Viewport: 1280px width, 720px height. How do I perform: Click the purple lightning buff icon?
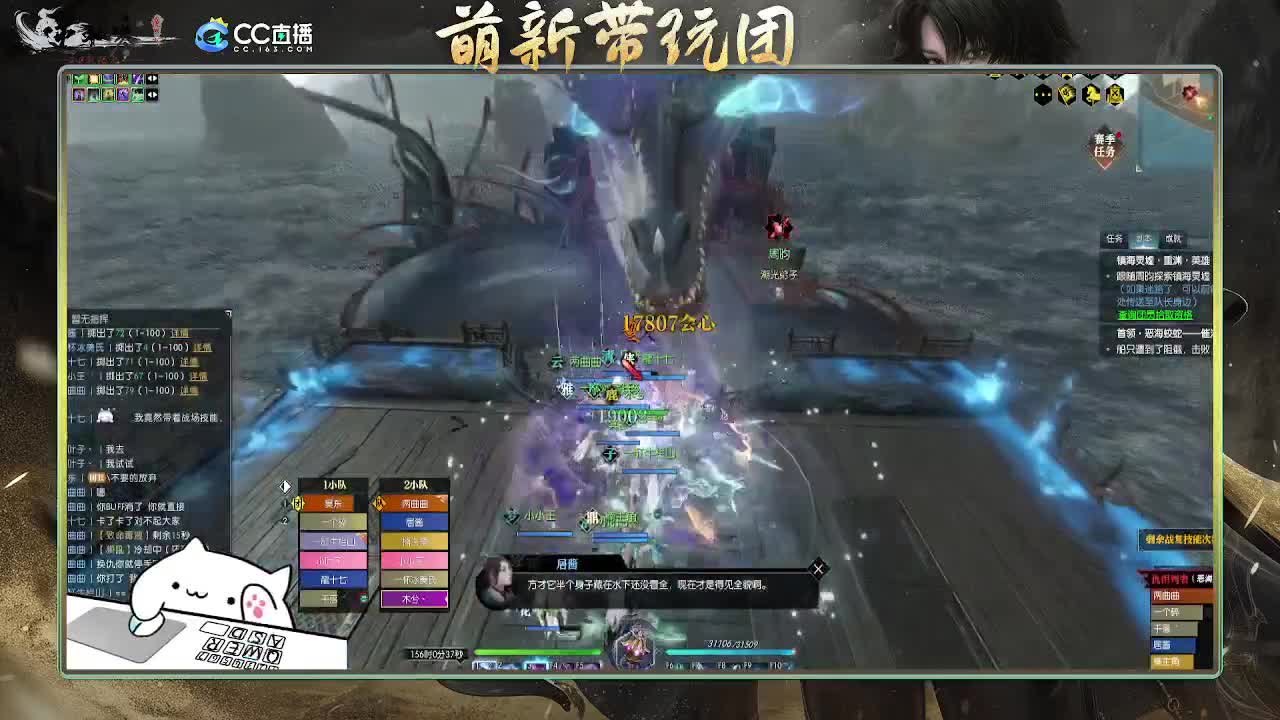pos(137,78)
